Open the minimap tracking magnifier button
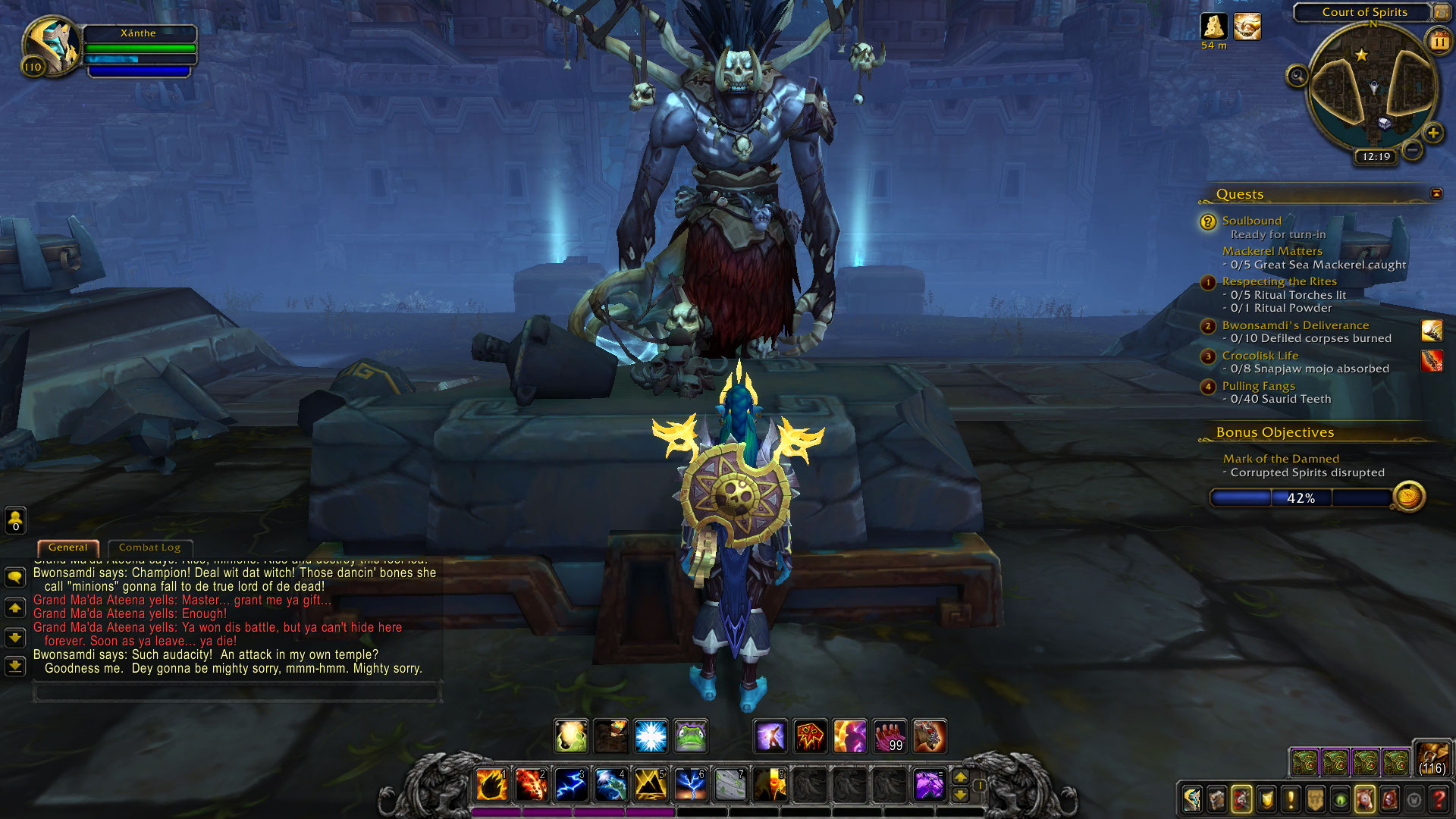The image size is (1456, 819). click(1297, 76)
